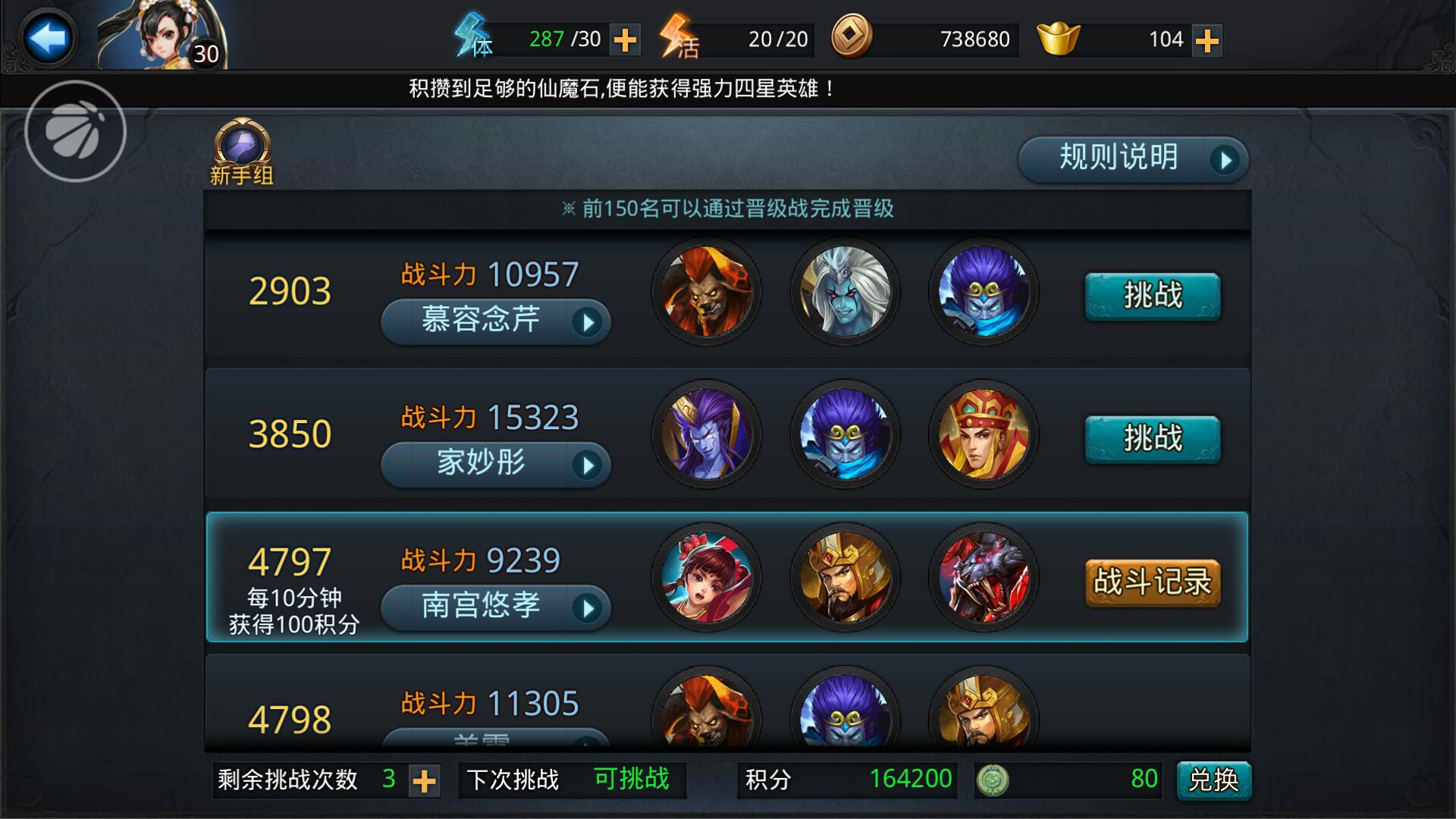
Task: Expand profile arrow beside 慕容念芹
Action: (x=590, y=322)
